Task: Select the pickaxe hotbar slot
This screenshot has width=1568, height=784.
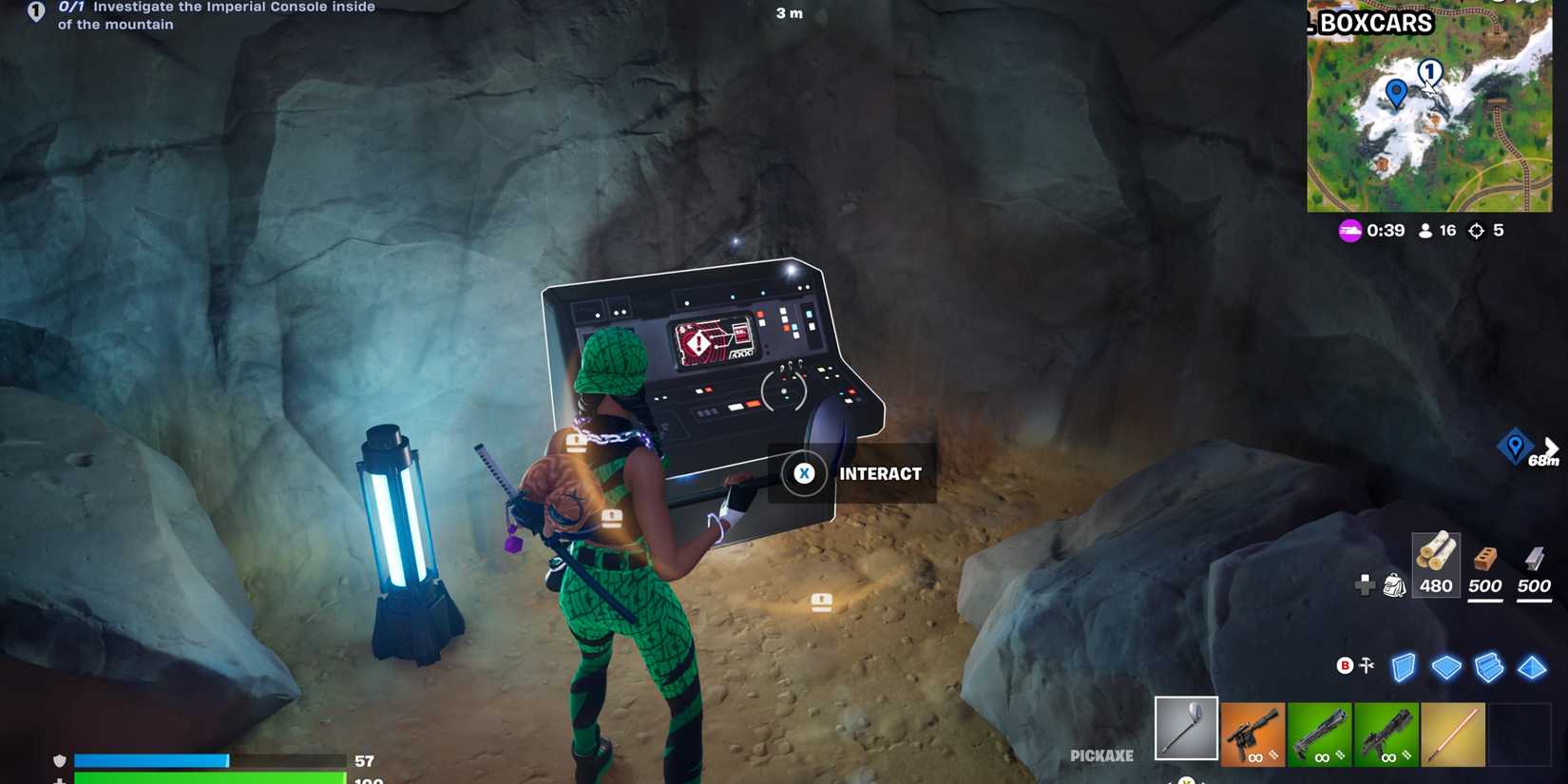Action: [x=1184, y=730]
